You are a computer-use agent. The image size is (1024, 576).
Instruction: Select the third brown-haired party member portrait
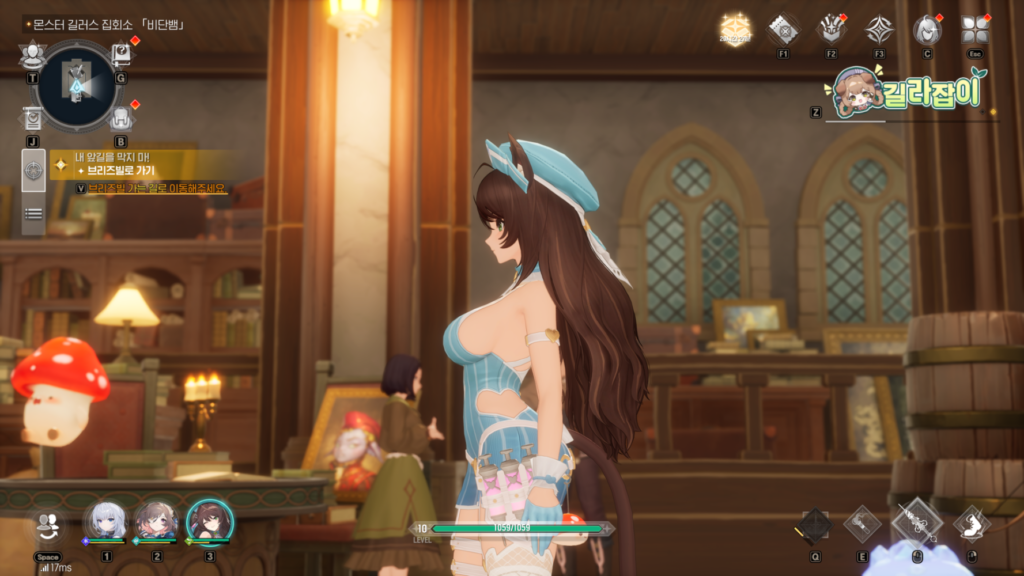209,521
